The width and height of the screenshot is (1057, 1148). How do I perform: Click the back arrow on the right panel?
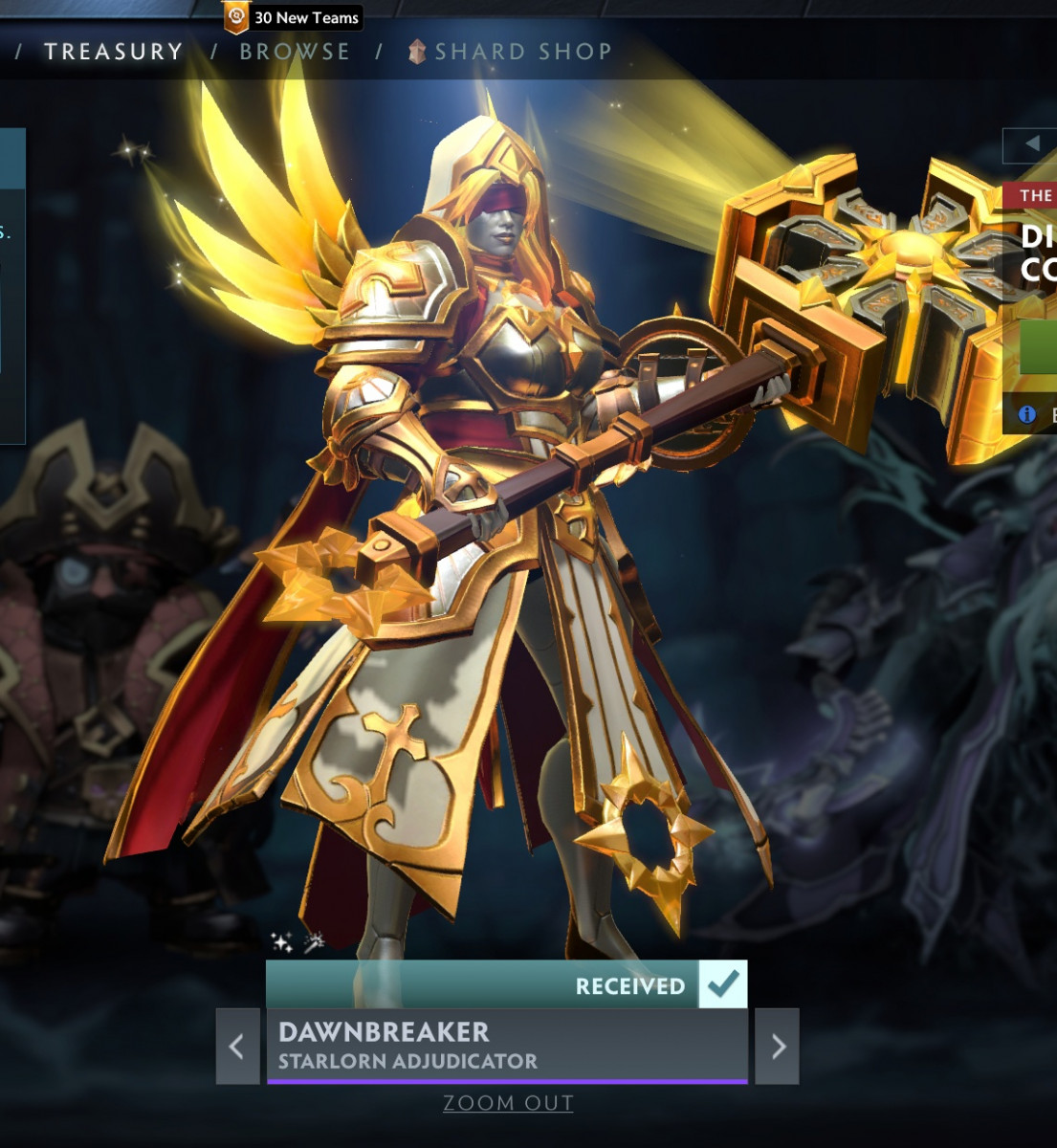(x=1032, y=143)
